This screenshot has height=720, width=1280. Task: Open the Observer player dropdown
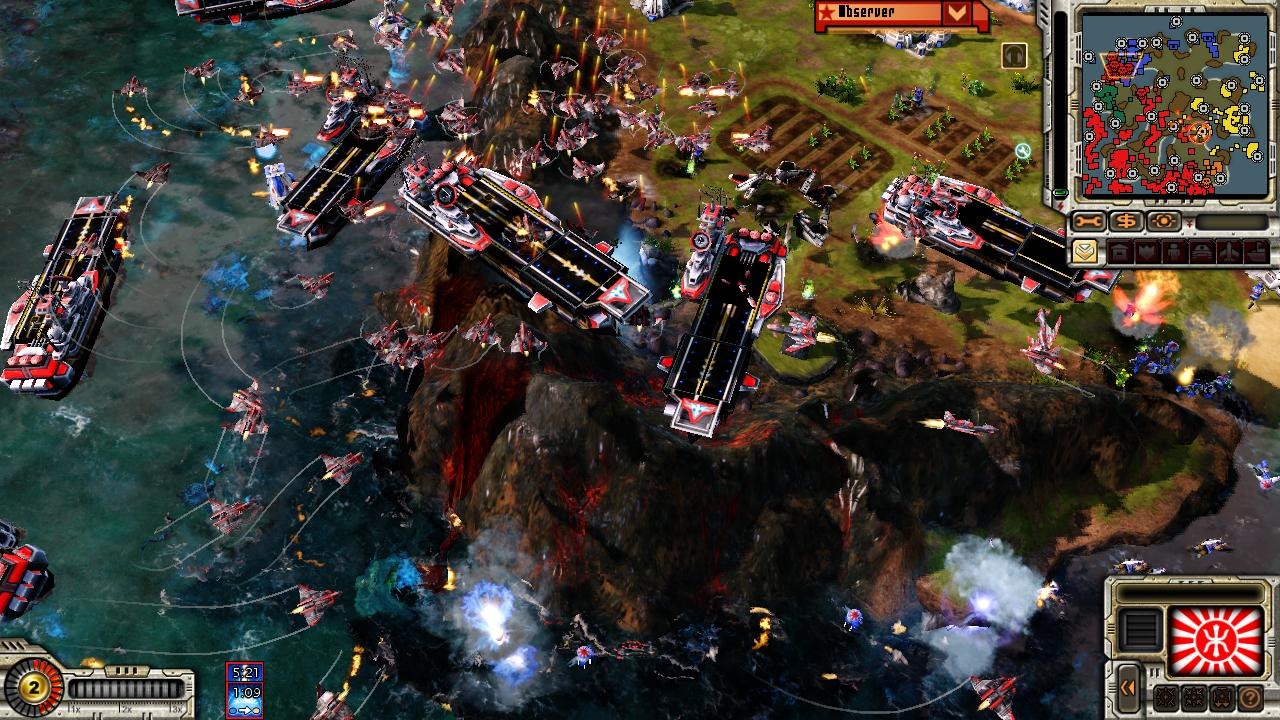tap(957, 13)
